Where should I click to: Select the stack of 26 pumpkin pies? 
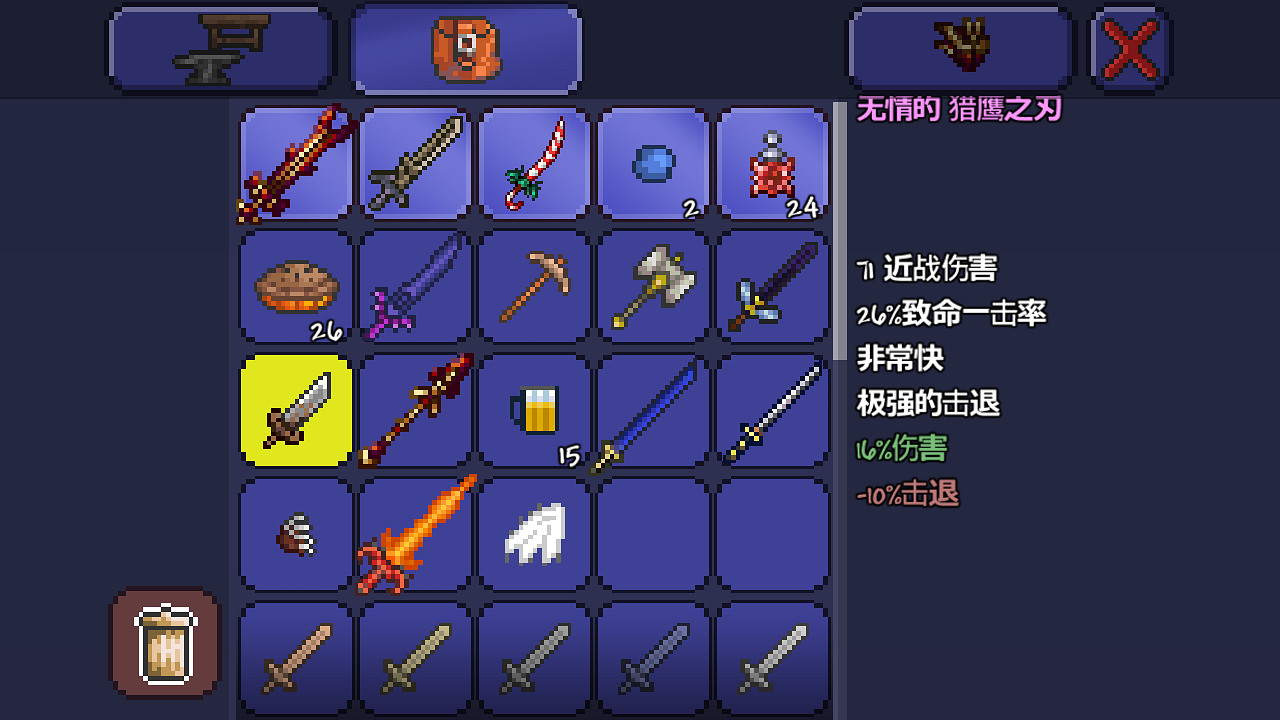tap(293, 287)
